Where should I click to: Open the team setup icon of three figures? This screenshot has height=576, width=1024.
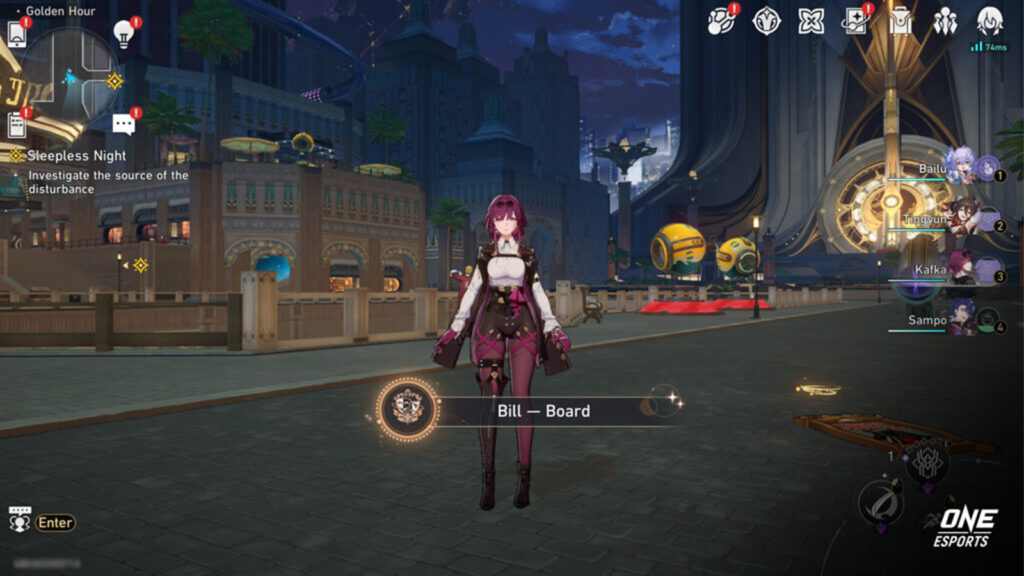coord(945,21)
